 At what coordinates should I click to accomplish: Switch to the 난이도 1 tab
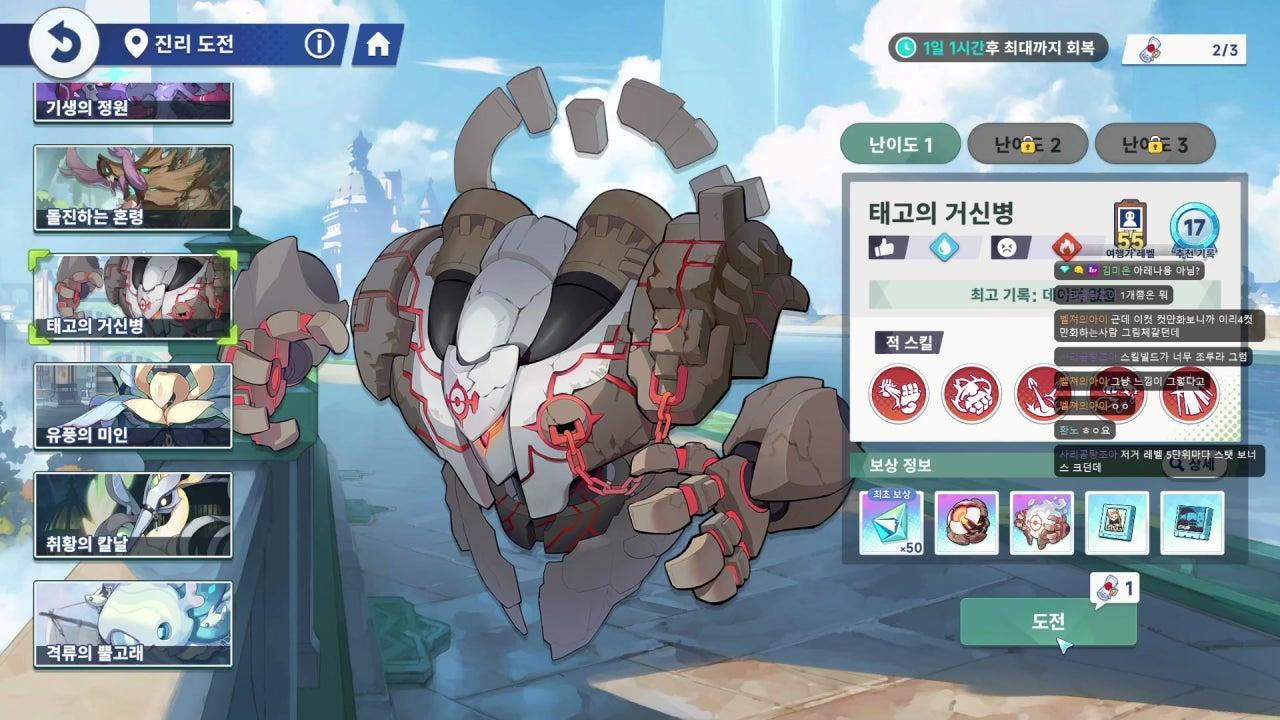click(x=900, y=145)
